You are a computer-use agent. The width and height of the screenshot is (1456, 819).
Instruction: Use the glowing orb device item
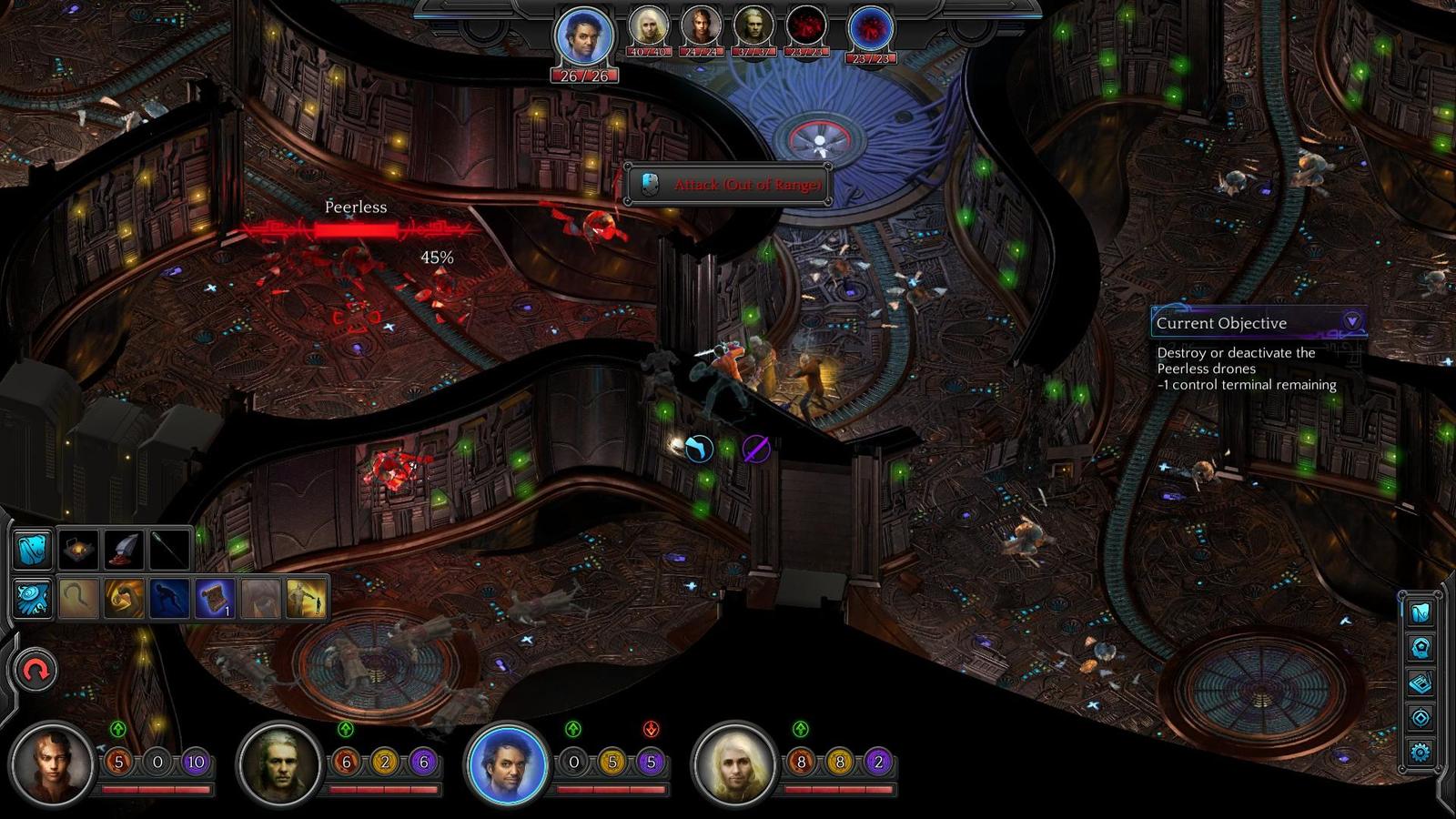pos(79,550)
